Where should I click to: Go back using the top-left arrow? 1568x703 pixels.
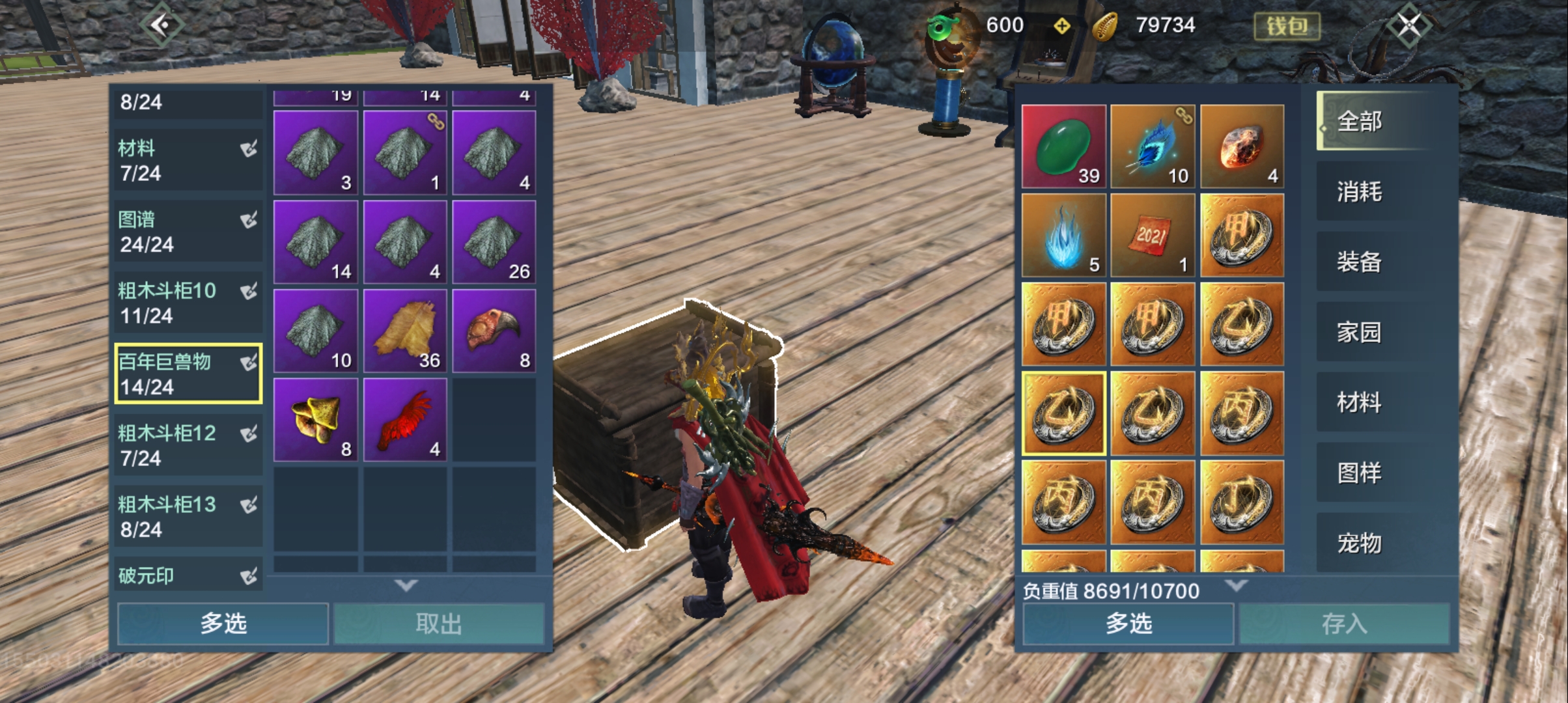[x=160, y=26]
